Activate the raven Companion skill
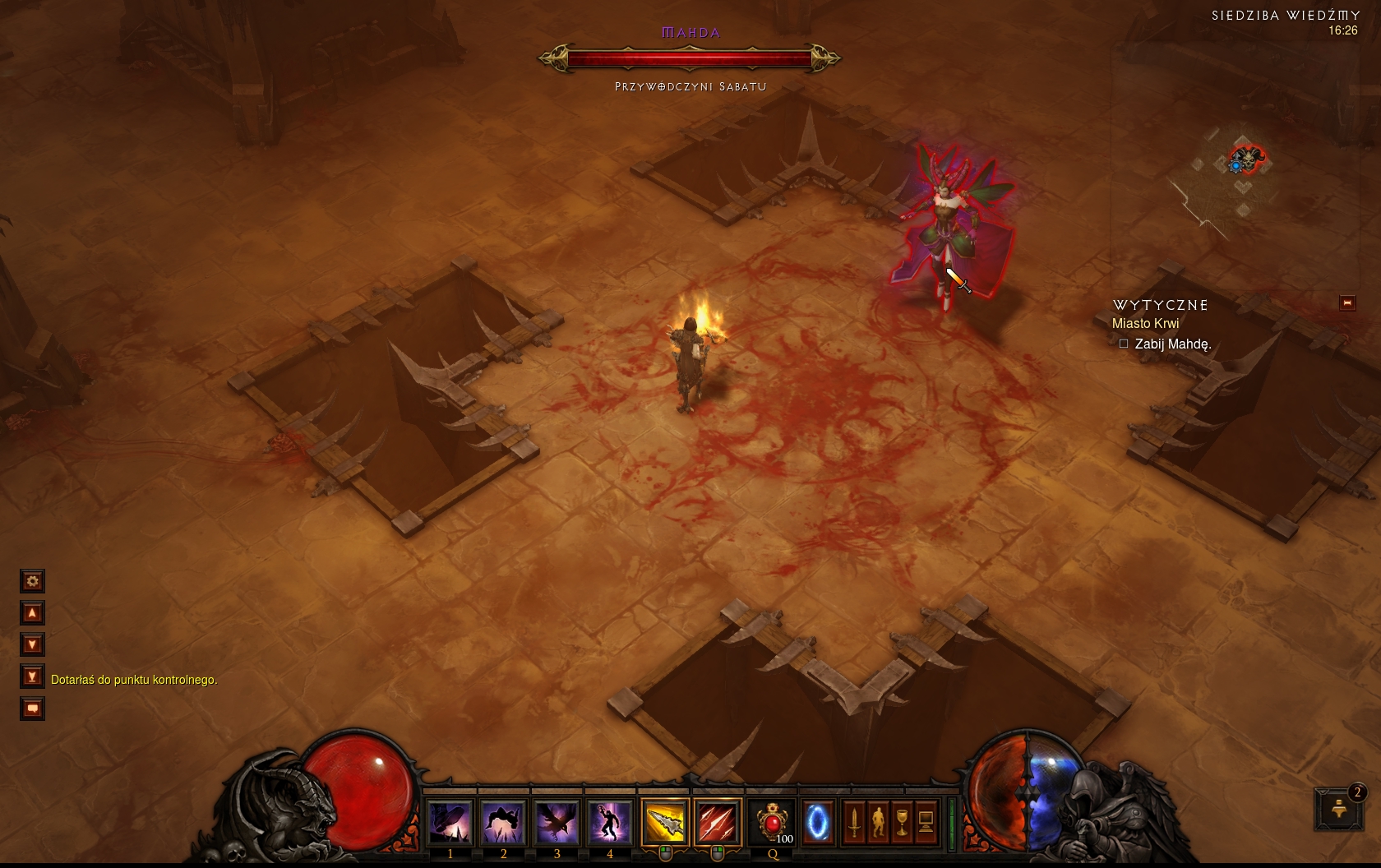1381x868 pixels. click(557, 821)
